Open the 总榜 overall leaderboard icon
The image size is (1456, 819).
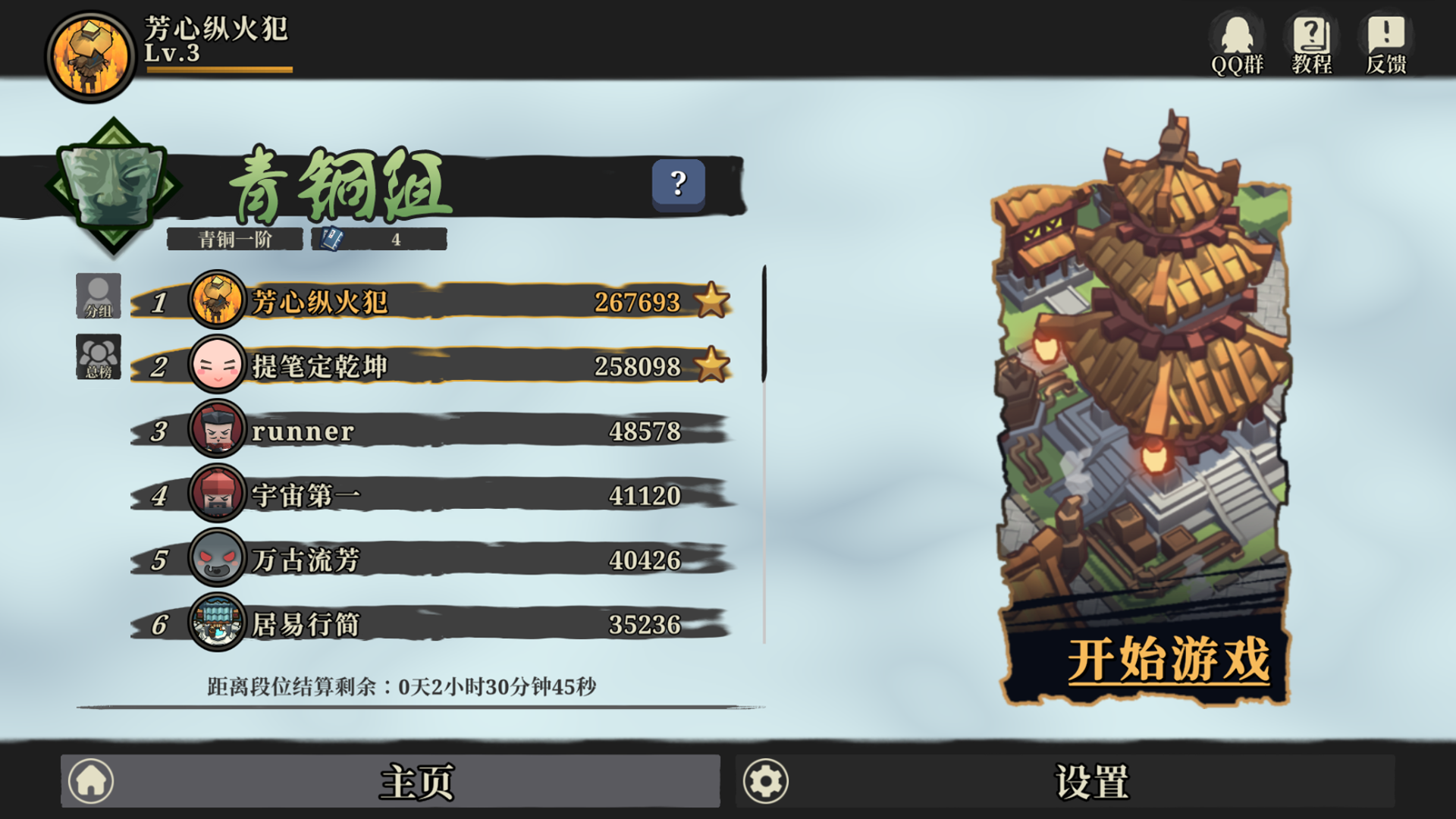[99, 356]
